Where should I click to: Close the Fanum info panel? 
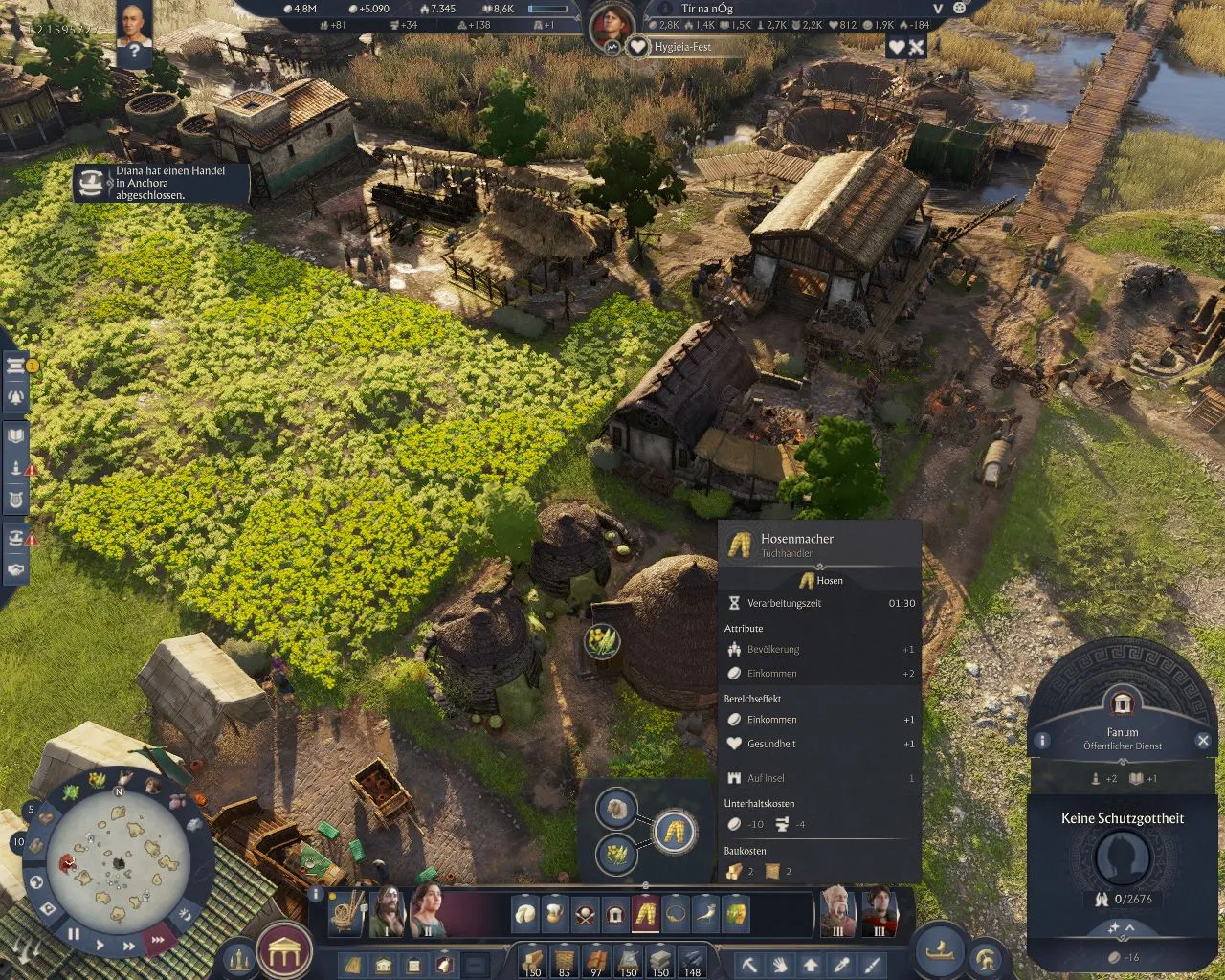[x=1203, y=741]
